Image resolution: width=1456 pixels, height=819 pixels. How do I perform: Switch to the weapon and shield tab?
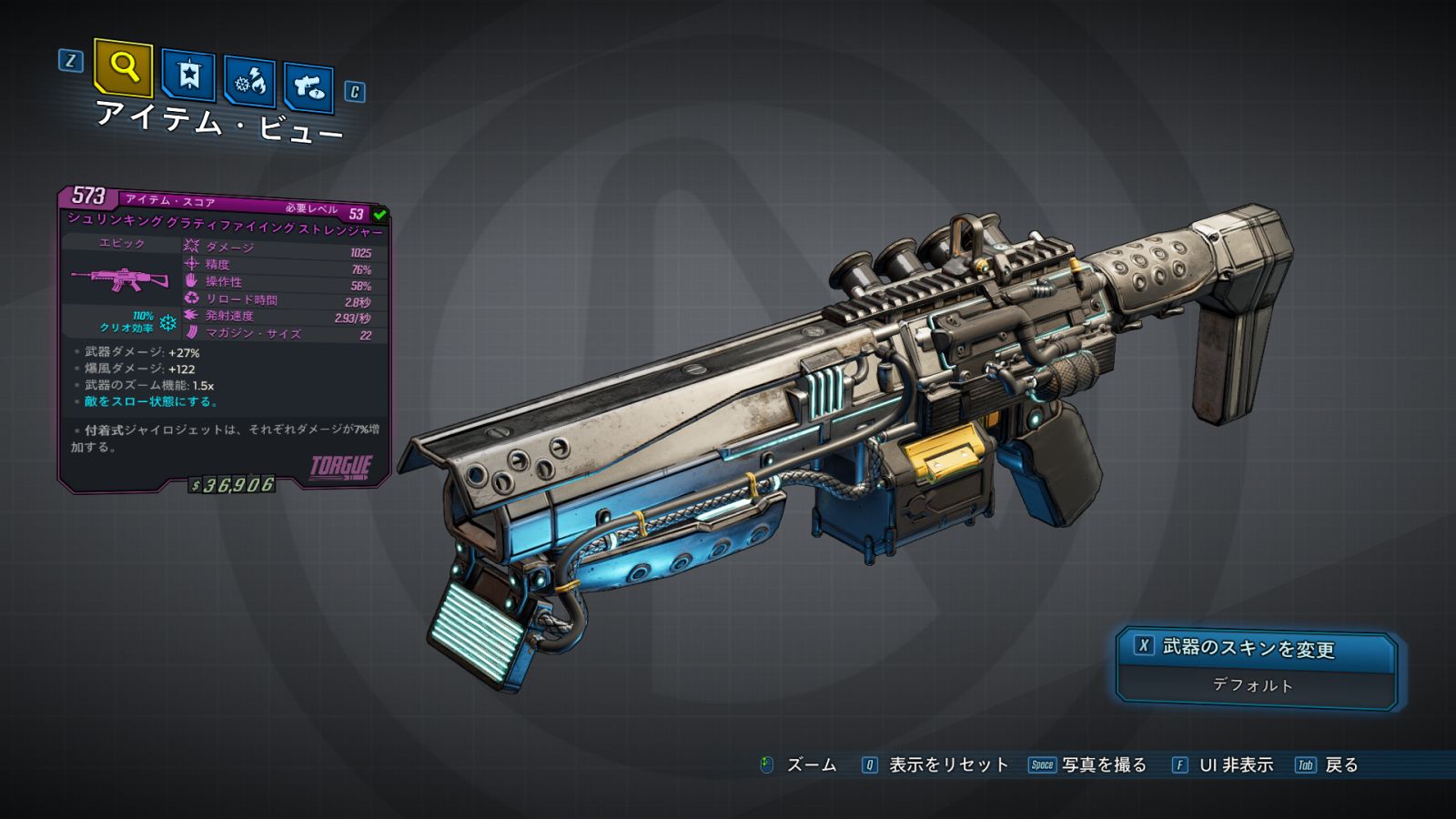click(x=308, y=87)
